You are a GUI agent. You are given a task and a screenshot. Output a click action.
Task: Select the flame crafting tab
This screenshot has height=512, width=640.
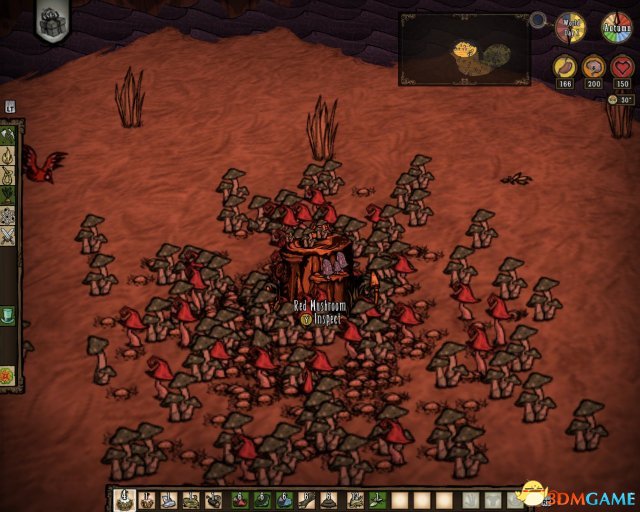point(9,156)
